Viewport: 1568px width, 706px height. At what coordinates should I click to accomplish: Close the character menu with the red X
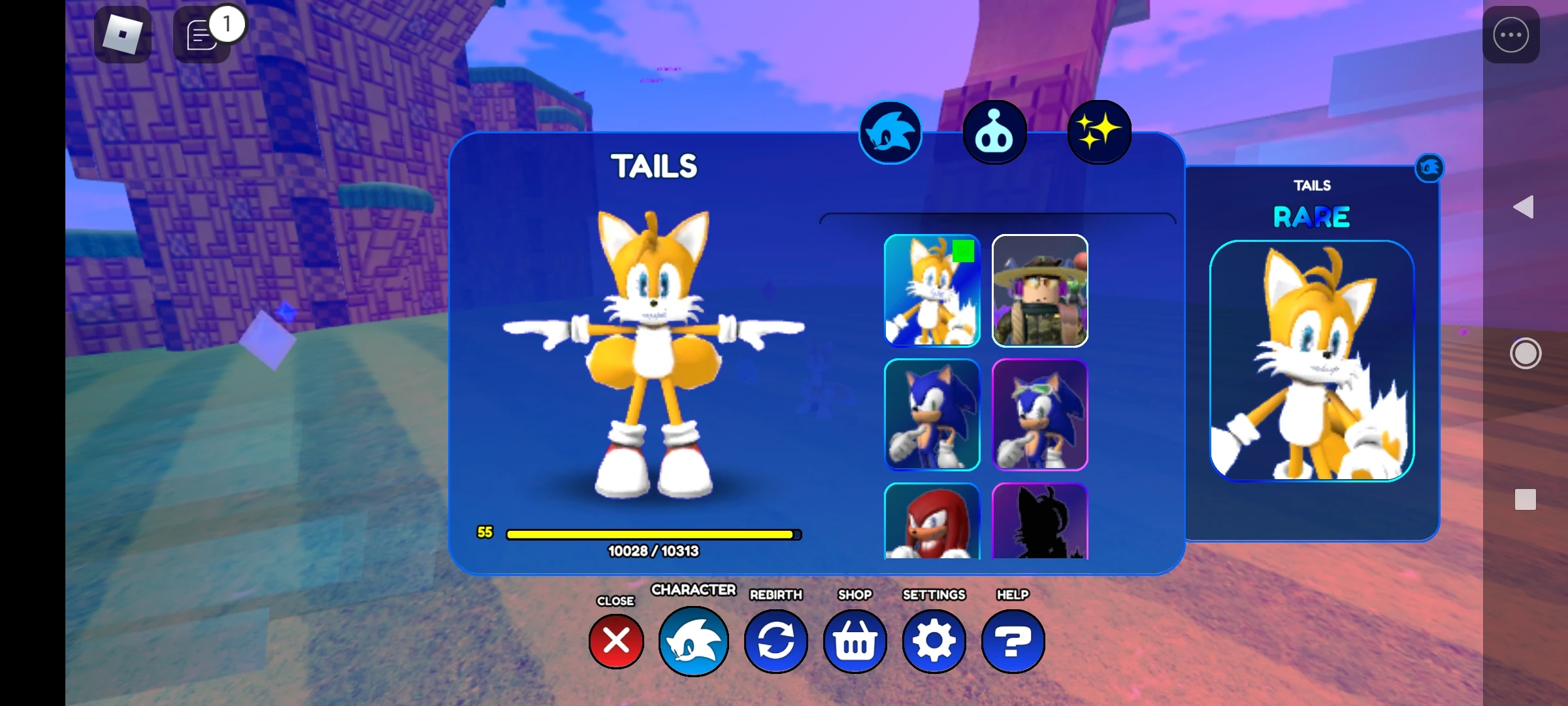coord(615,641)
